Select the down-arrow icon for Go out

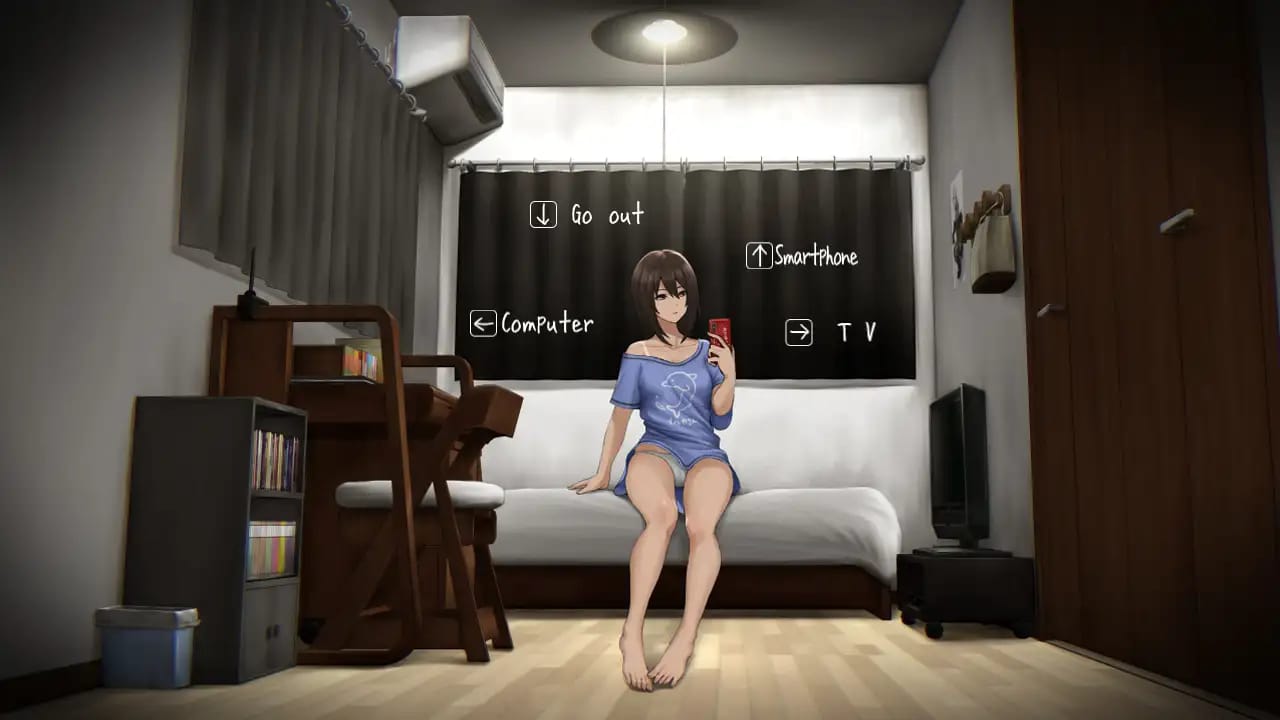542,214
